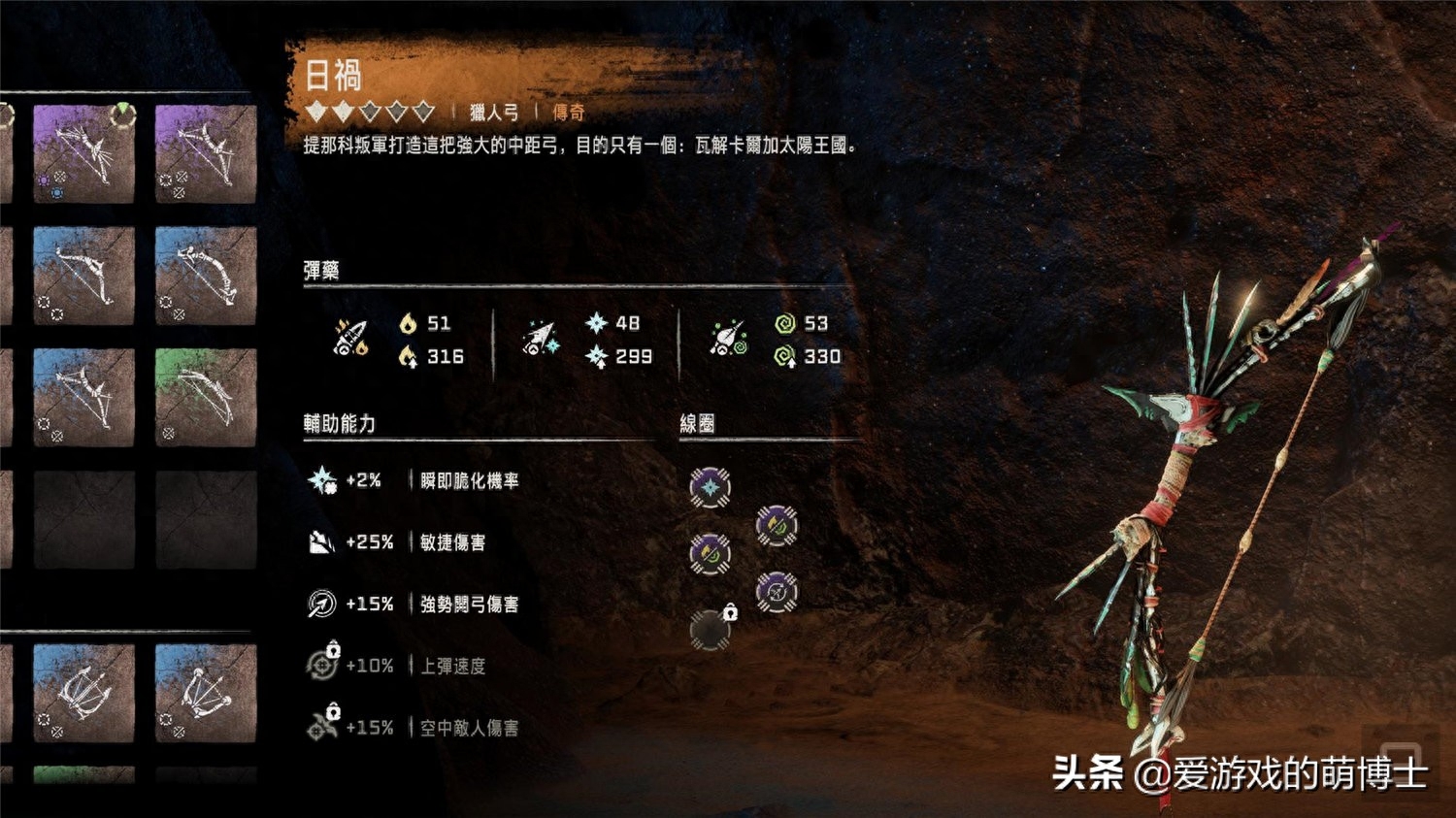Choose the frost arrow ammo icon

[x=540, y=339]
